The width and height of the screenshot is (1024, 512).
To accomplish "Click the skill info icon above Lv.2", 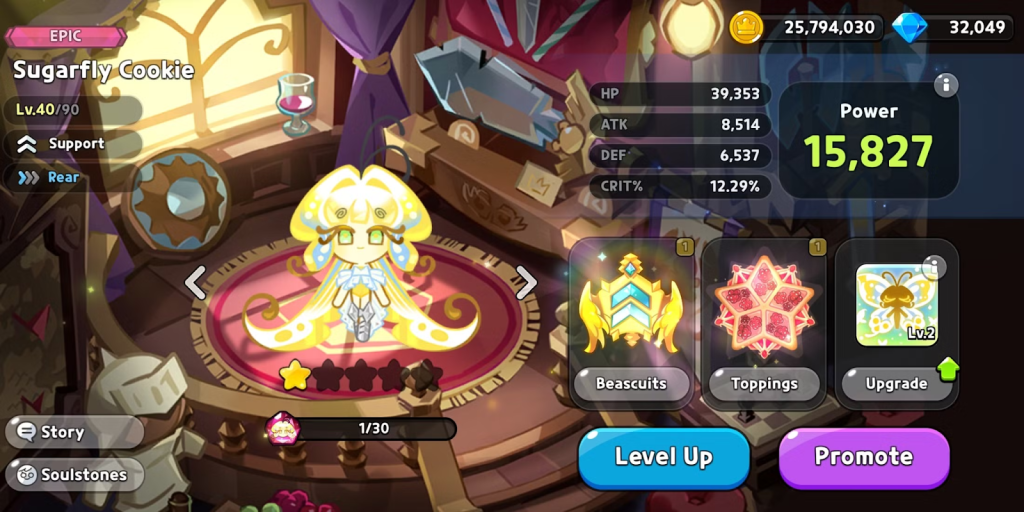I will point(933,266).
